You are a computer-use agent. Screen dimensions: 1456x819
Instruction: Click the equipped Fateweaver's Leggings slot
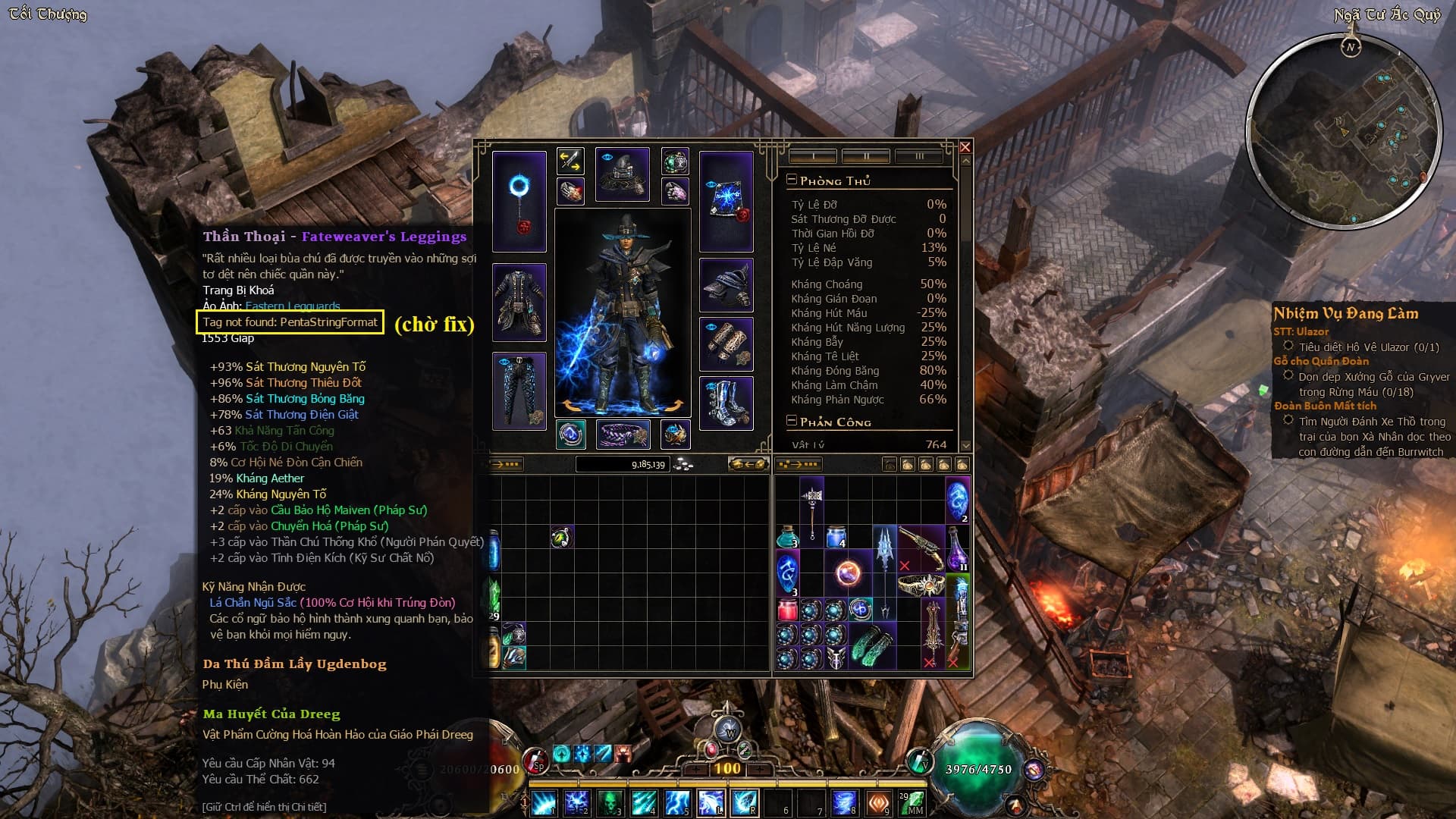point(519,390)
